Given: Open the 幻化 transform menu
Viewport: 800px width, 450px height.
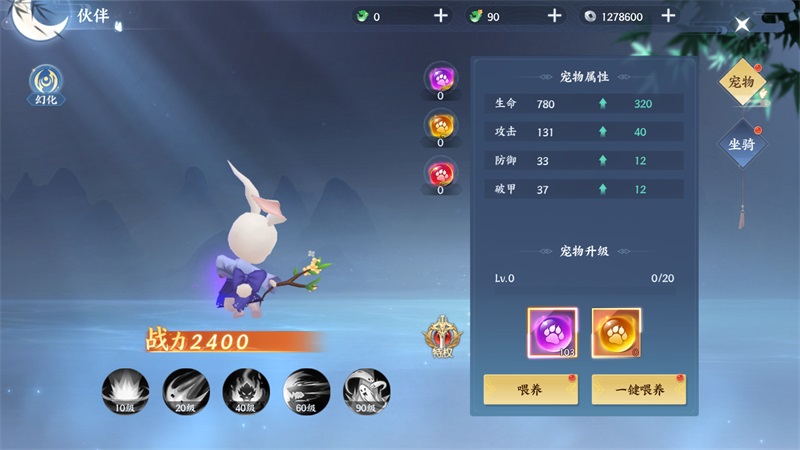Looking at the screenshot, I should click(44, 83).
